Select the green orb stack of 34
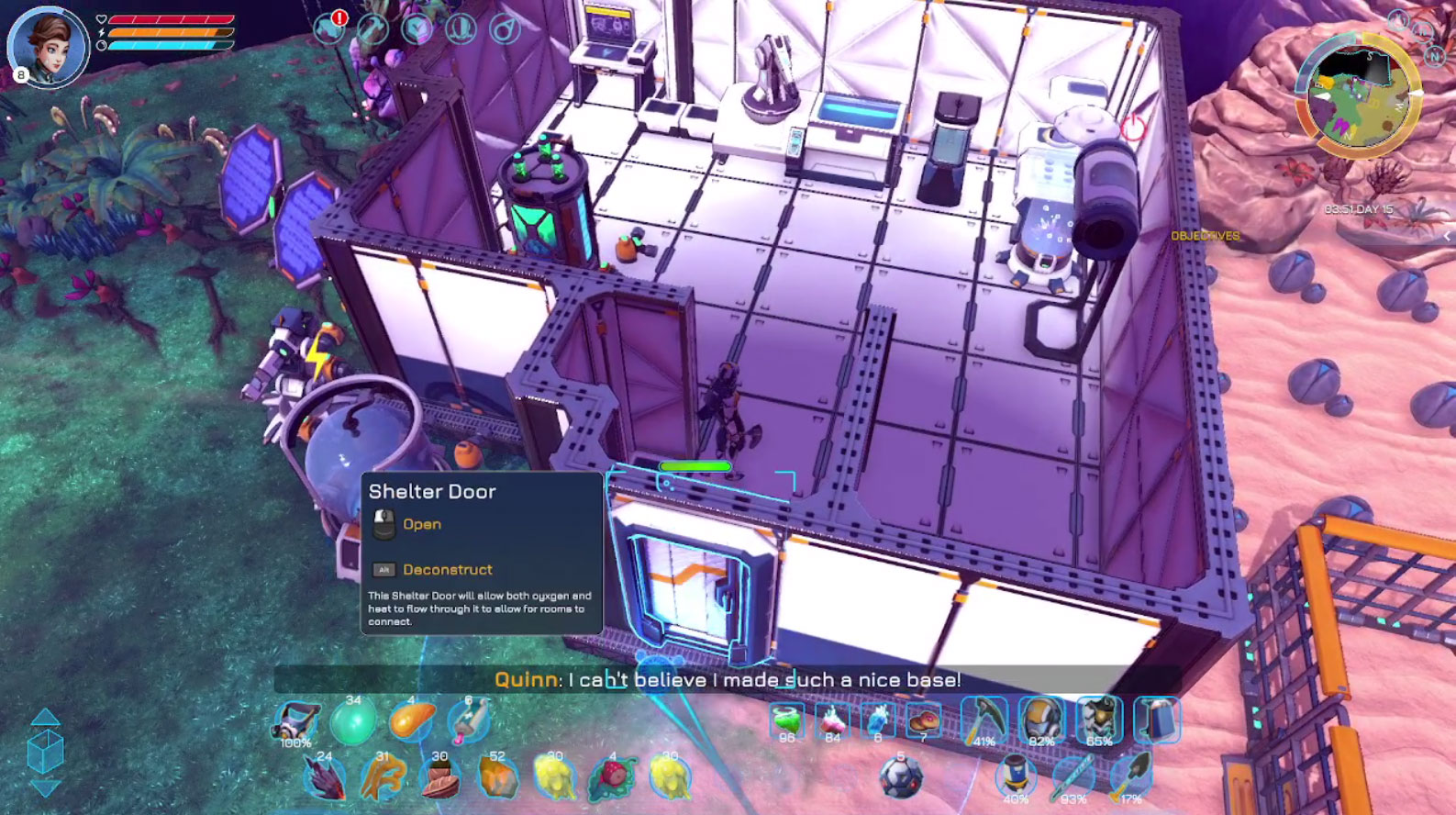Screen dimensions: 1456x815 coord(352,722)
